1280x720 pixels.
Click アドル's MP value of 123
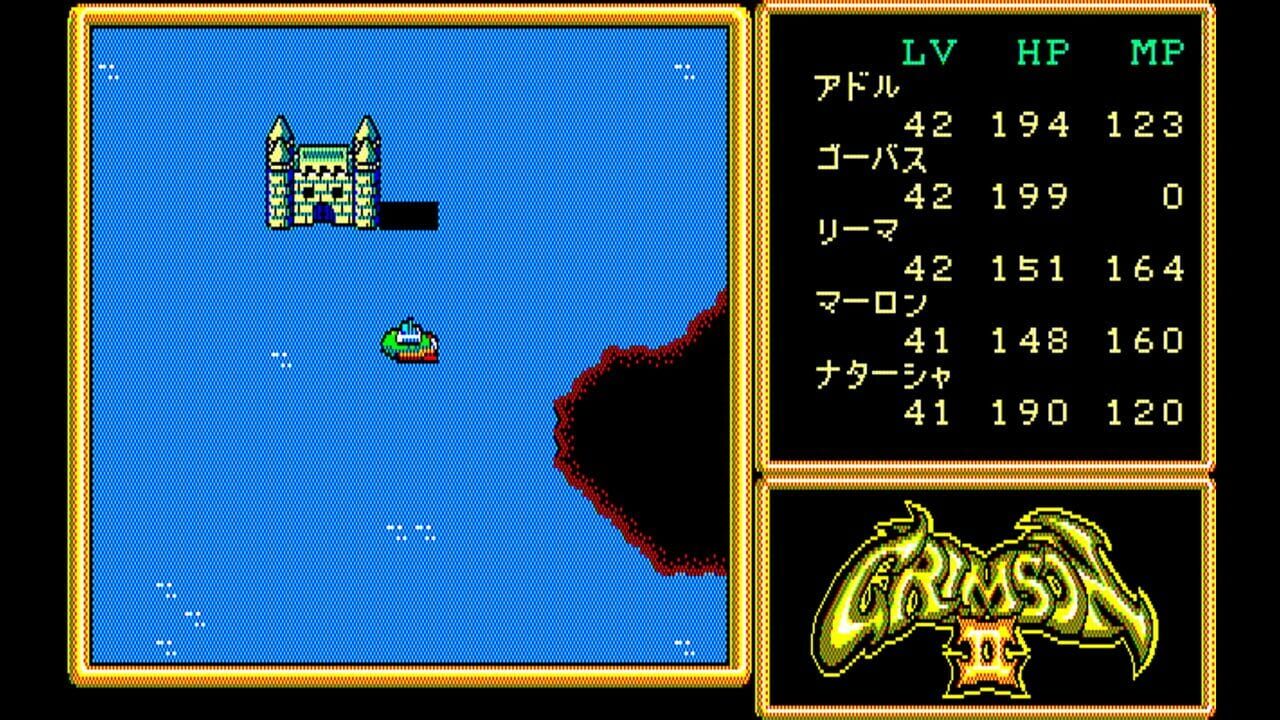pos(1145,125)
